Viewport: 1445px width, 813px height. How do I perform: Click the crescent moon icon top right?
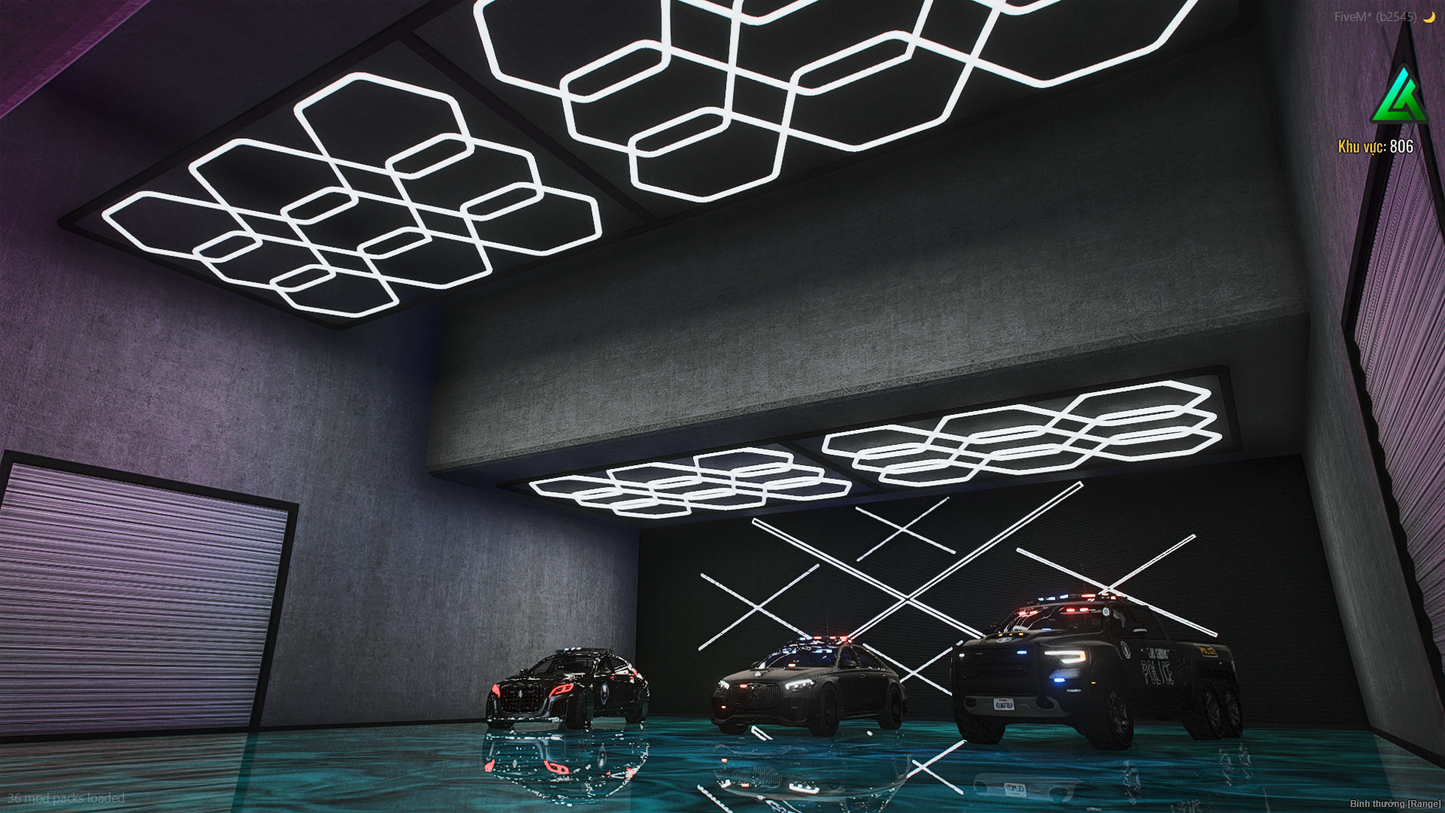click(1428, 16)
